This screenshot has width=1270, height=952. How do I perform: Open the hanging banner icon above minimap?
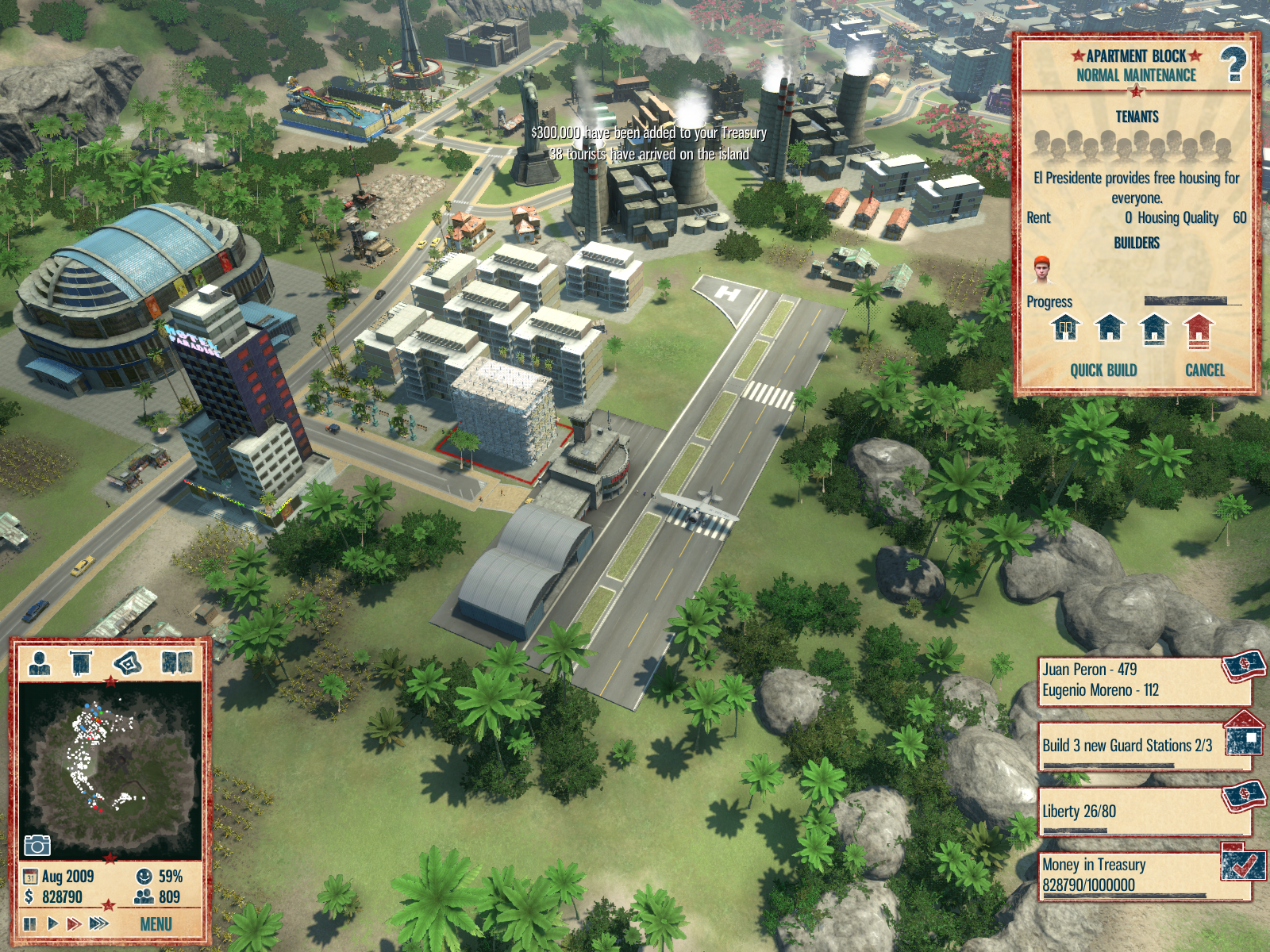(81, 663)
